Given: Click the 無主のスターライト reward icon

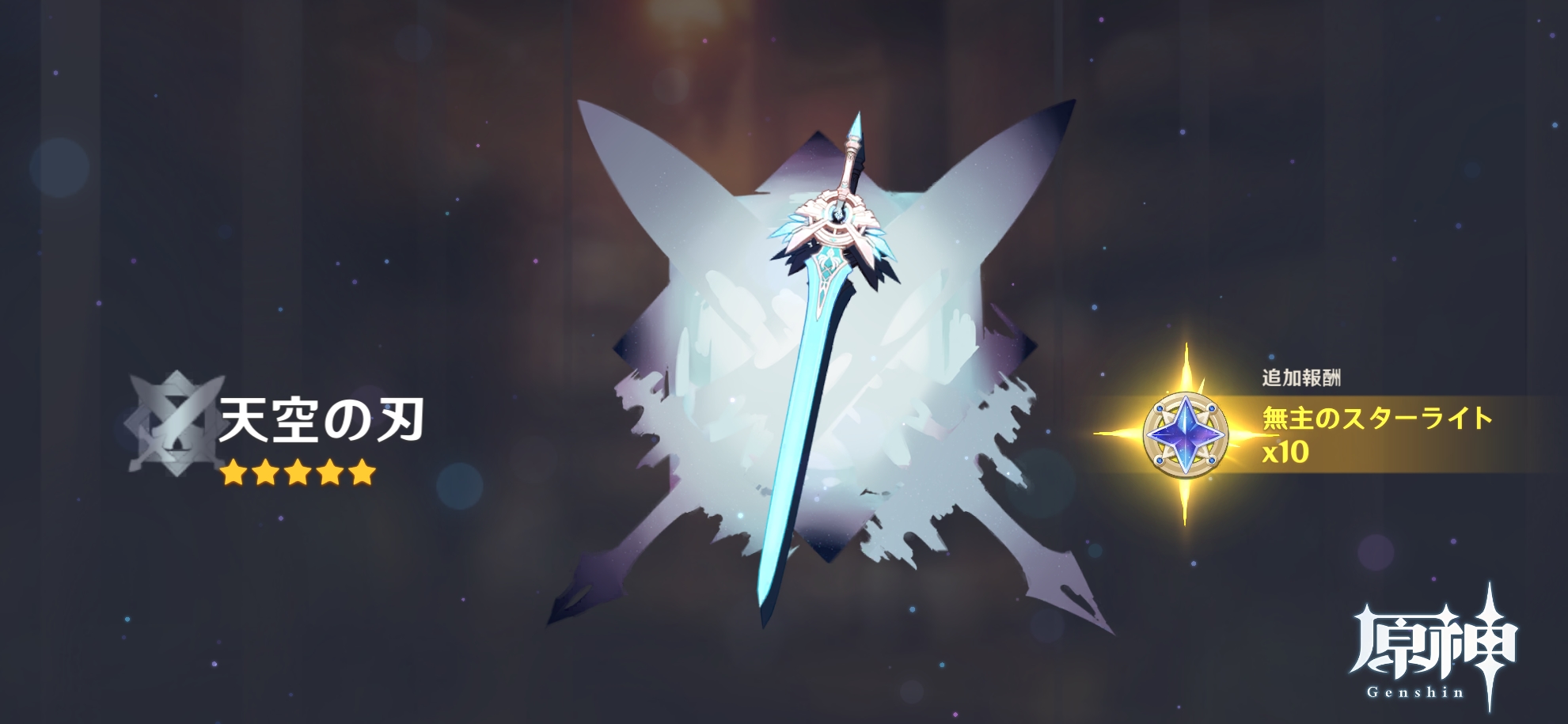Looking at the screenshot, I should click(x=1185, y=433).
